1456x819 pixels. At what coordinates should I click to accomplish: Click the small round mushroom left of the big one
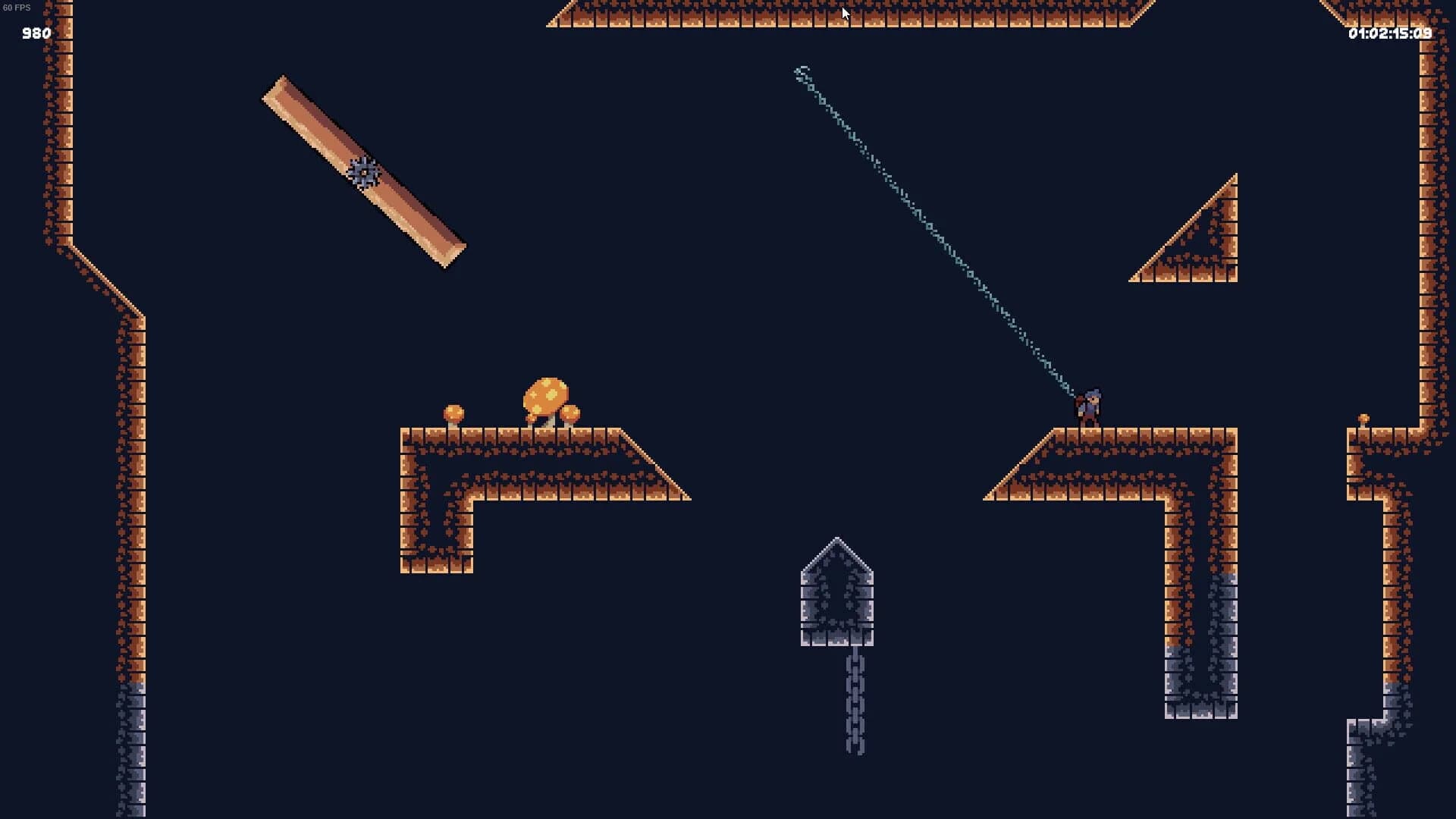(x=453, y=414)
